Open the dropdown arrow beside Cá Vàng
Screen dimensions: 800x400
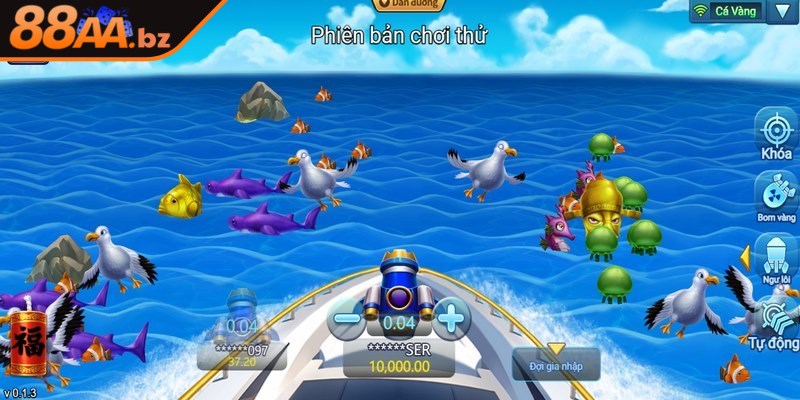click(781, 11)
